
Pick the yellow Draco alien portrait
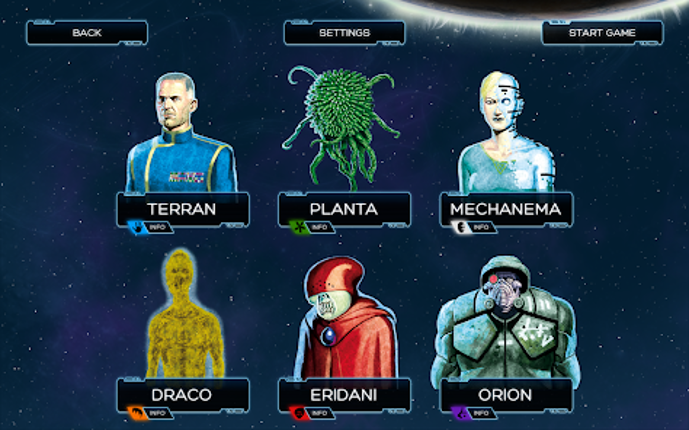point(182,315)
